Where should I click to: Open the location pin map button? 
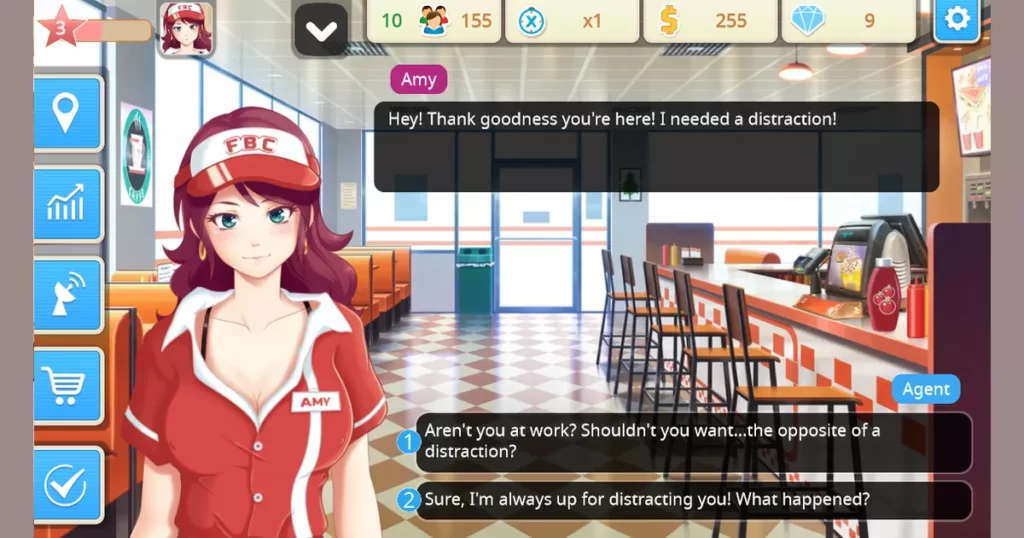click(x=67, y=113)
